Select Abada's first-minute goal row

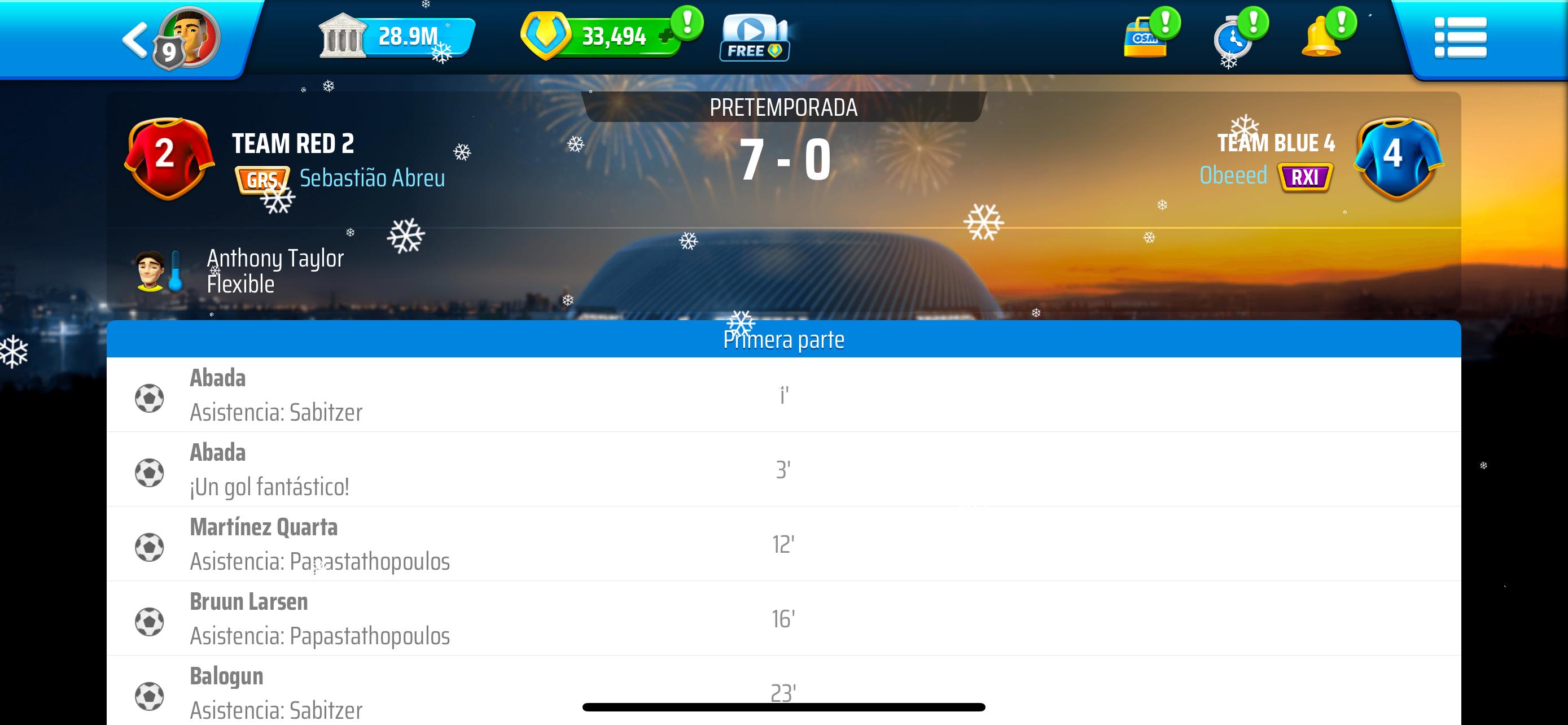[x=783, y=395]
